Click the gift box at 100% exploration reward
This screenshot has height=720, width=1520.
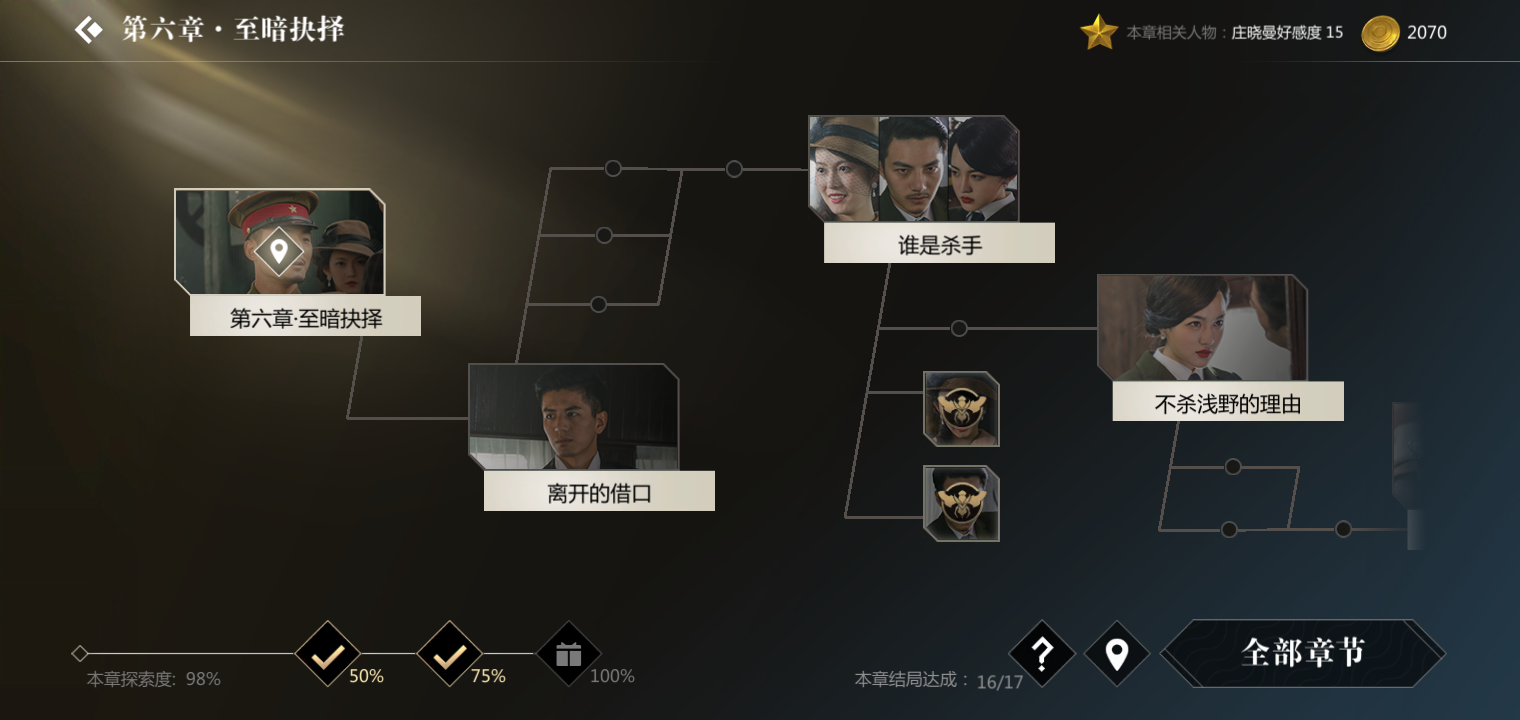click(568, 655)
